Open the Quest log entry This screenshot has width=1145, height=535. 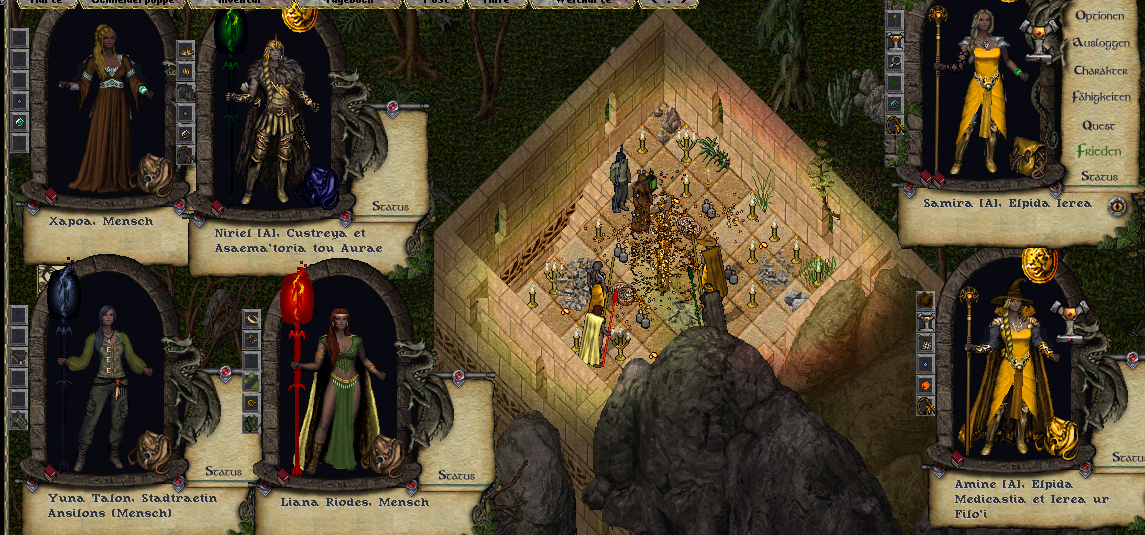click(1099, 126)
